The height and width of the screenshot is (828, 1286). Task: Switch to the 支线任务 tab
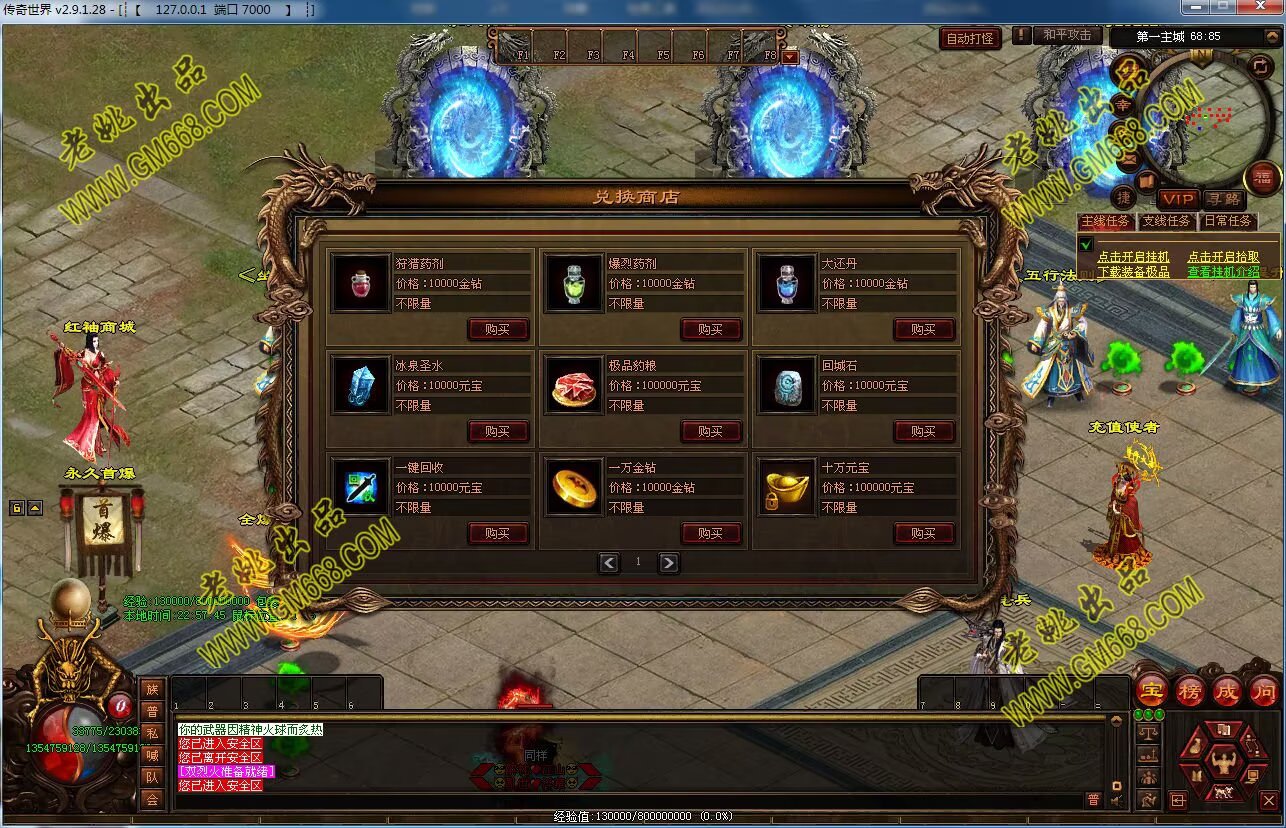[1166, 221]
